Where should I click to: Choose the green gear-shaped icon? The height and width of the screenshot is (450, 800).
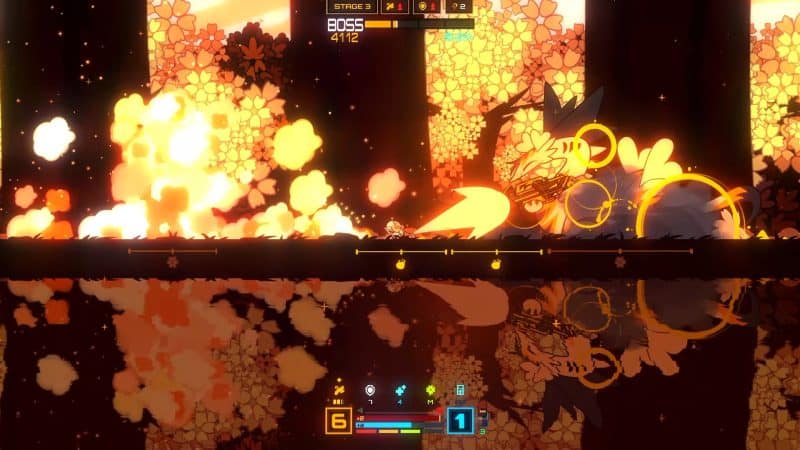pos(430,389)
